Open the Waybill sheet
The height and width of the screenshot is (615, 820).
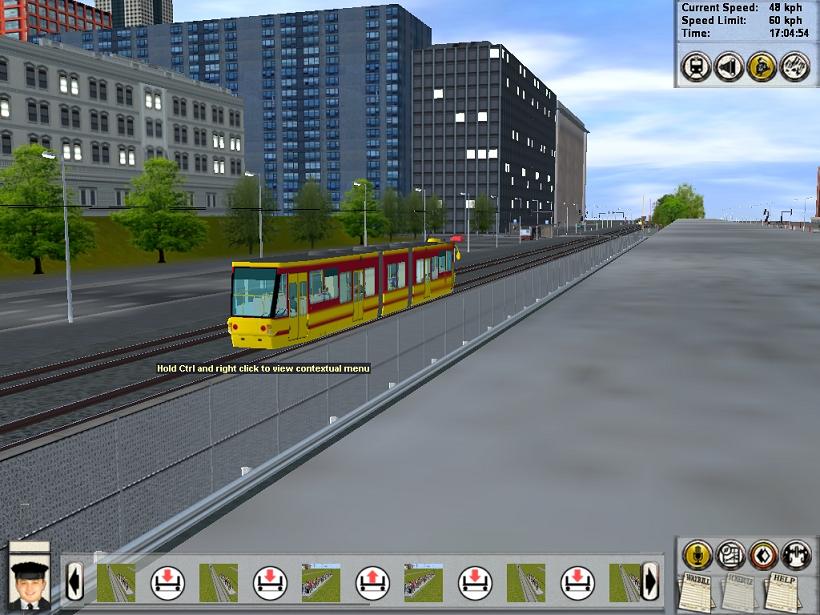696,592
